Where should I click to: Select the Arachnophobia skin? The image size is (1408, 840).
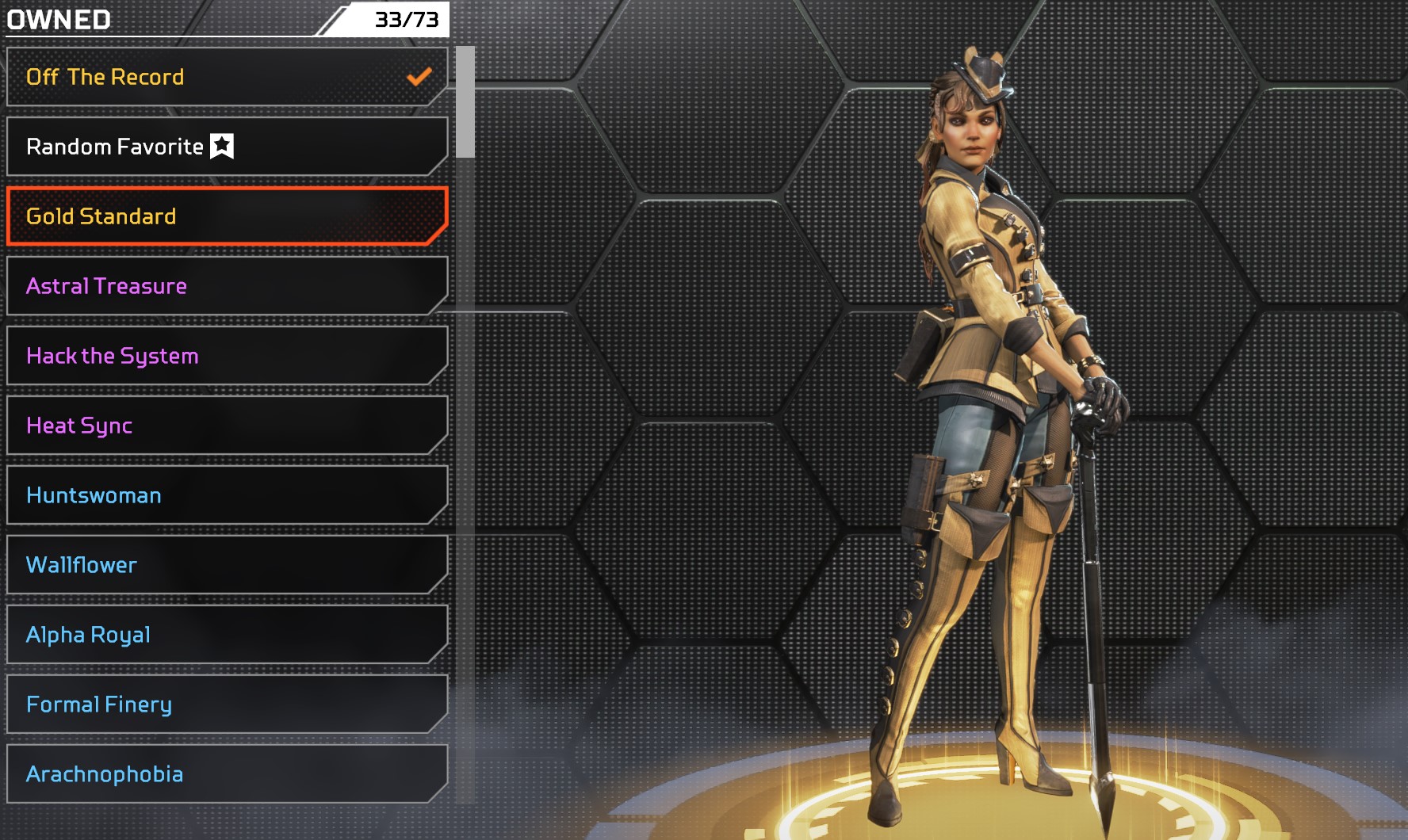click(226, 774)
